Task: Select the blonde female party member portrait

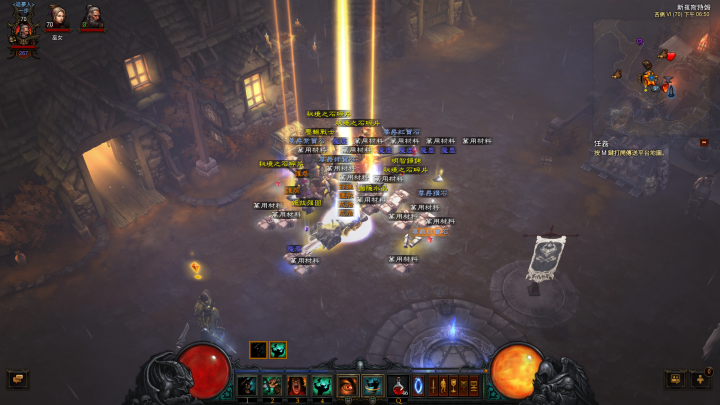Action: (x=57, y=17)
